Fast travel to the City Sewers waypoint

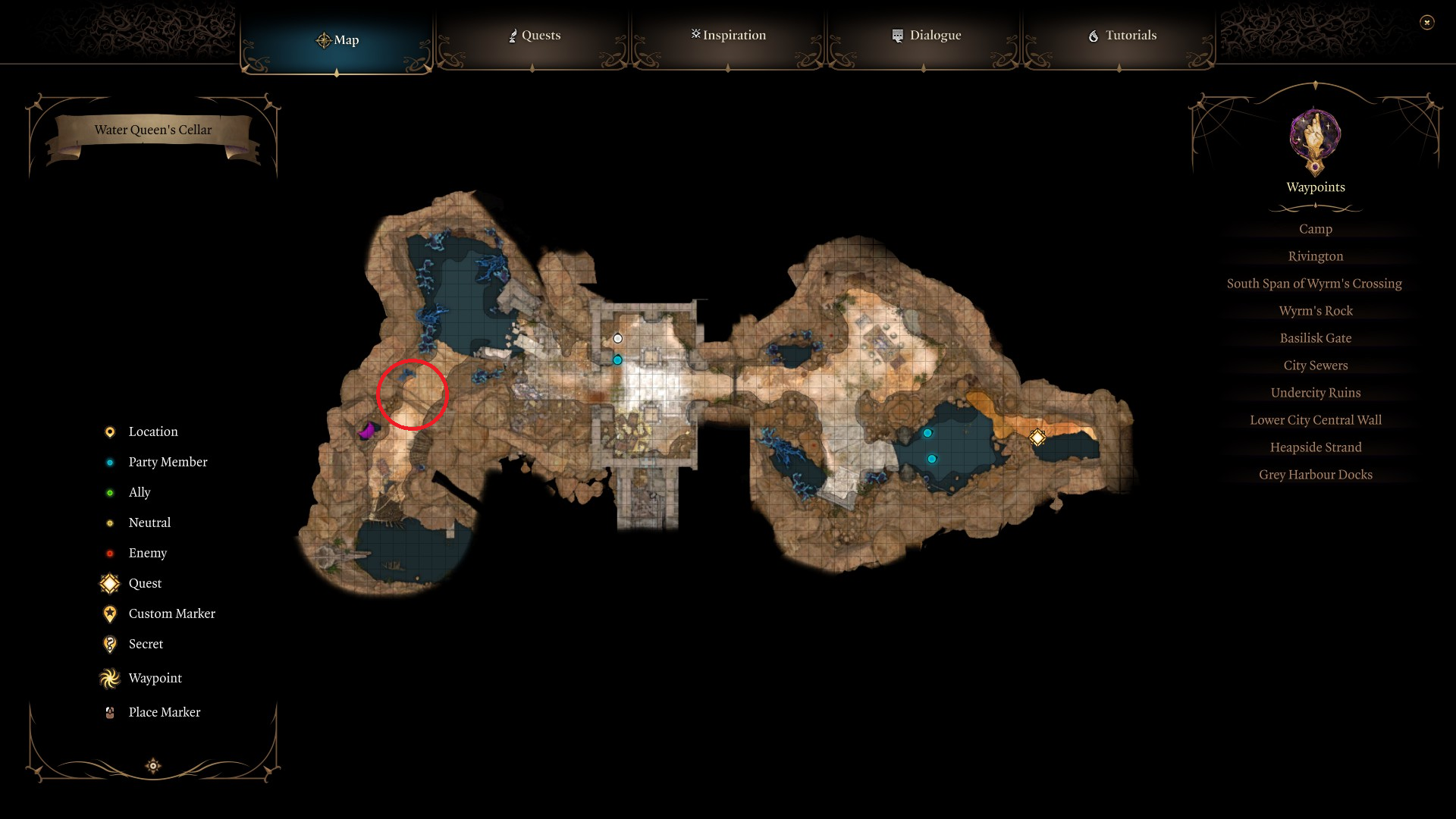click(x=1315, y=365)
